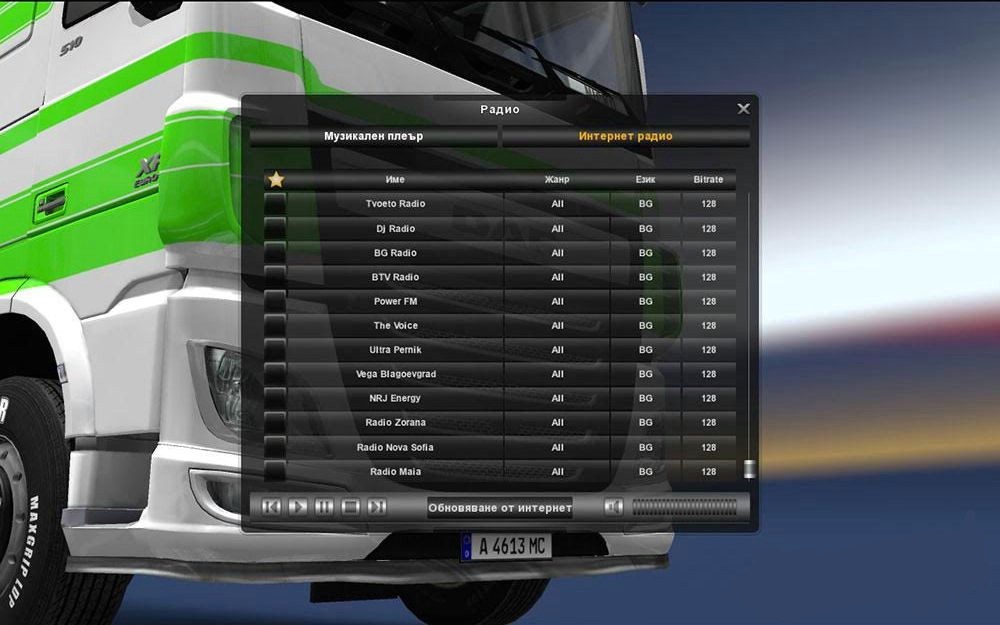Select the NRJ Energy station
Screen dimensions: 1000x625
click(x=395, y=398)
